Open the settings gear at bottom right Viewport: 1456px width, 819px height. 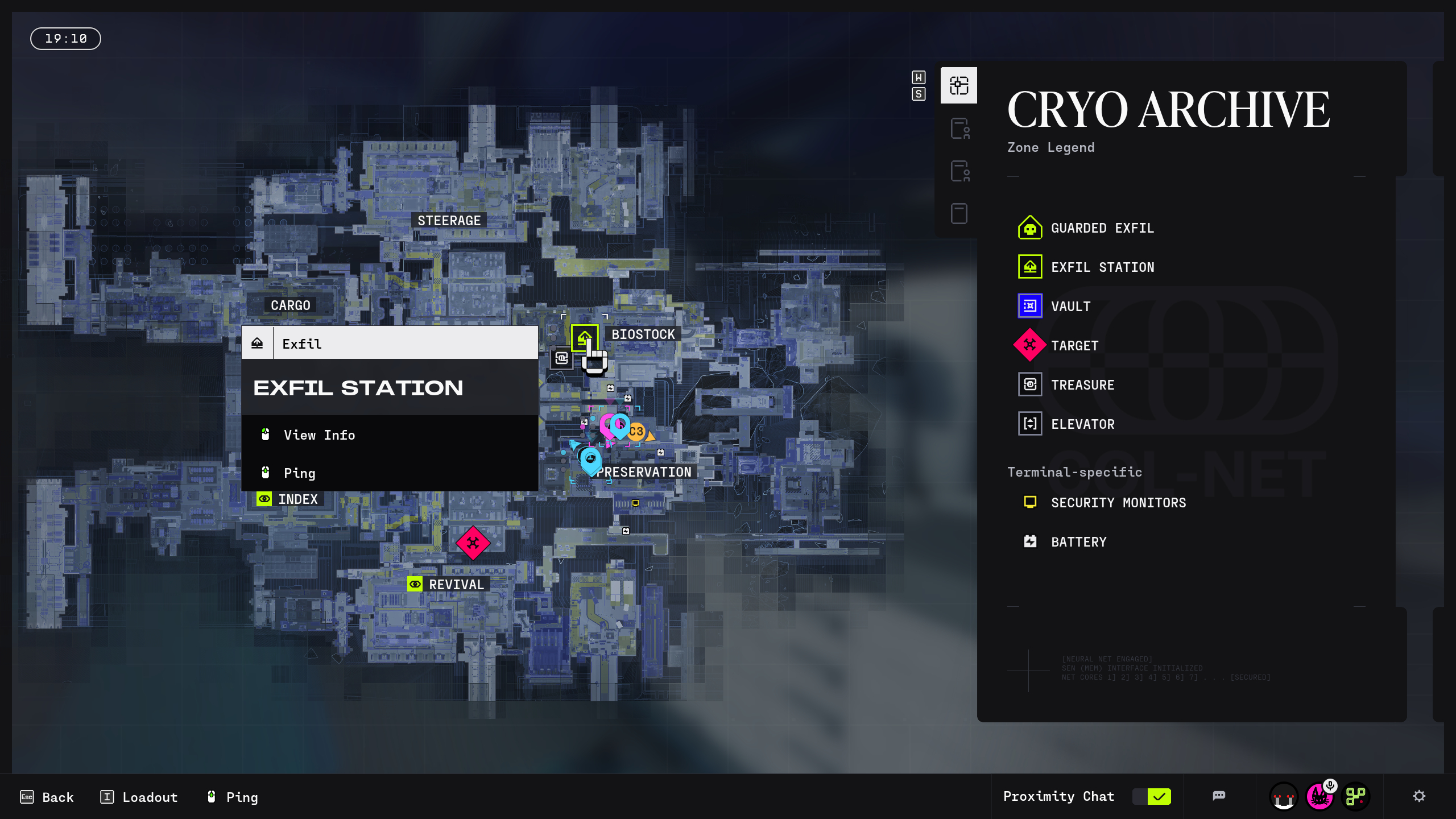pos(1421,796)
